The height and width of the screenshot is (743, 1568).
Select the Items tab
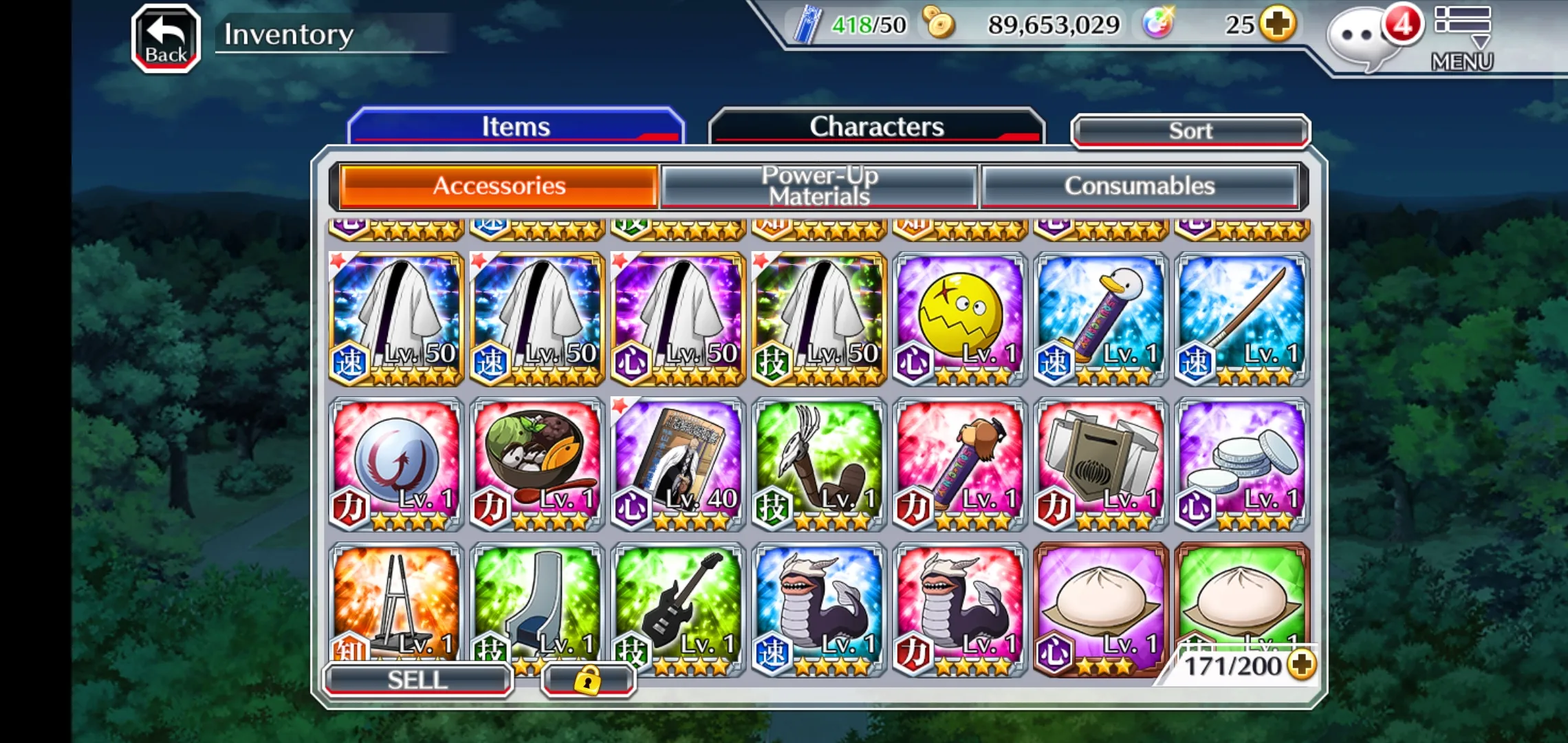pyautogui.click(x=516, y=127)
